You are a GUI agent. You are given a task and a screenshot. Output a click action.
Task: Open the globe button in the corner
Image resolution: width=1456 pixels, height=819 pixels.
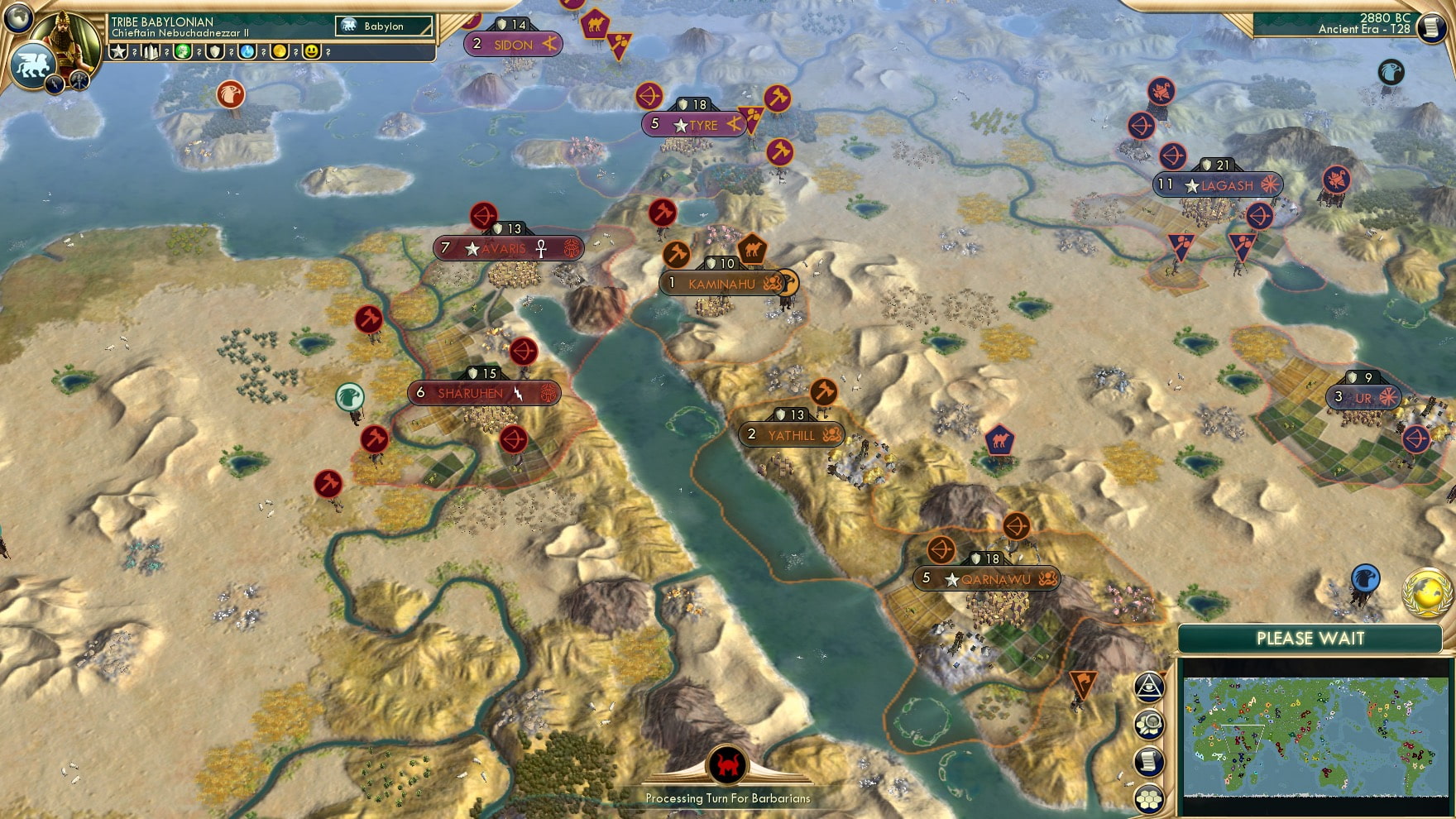tap(17, 17)
